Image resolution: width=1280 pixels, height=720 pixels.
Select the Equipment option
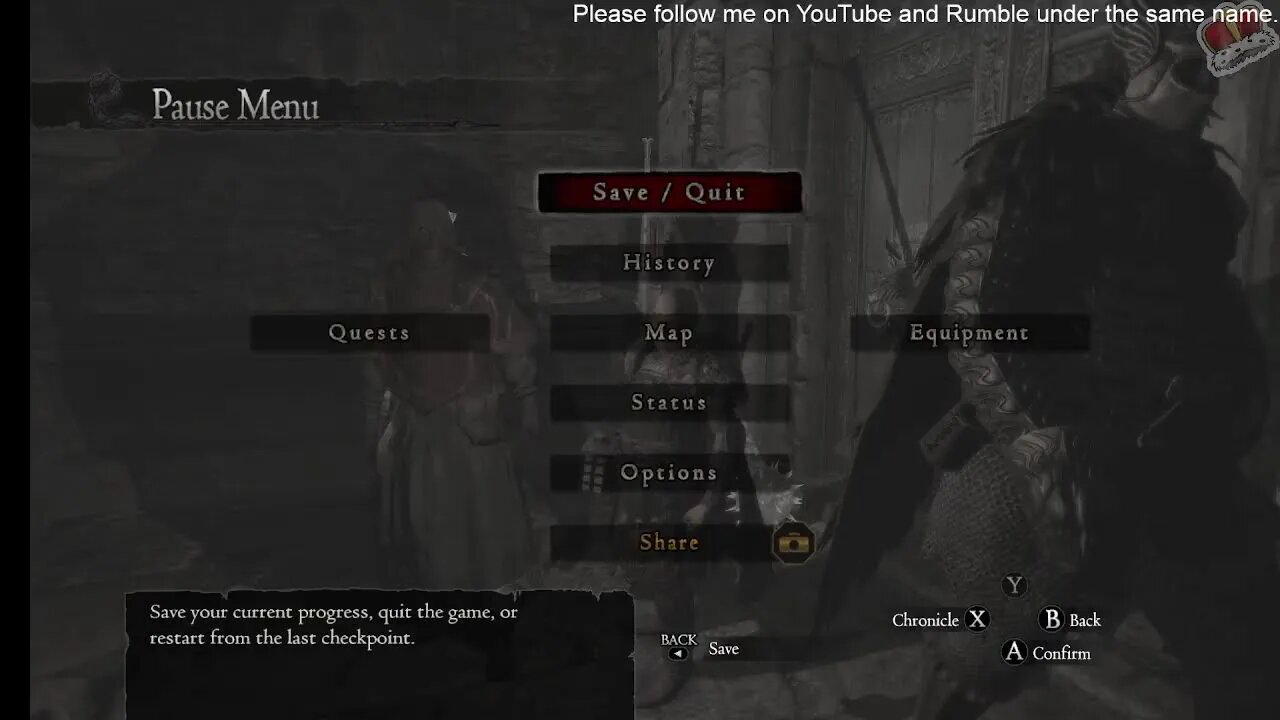click(x=967, y=332)
